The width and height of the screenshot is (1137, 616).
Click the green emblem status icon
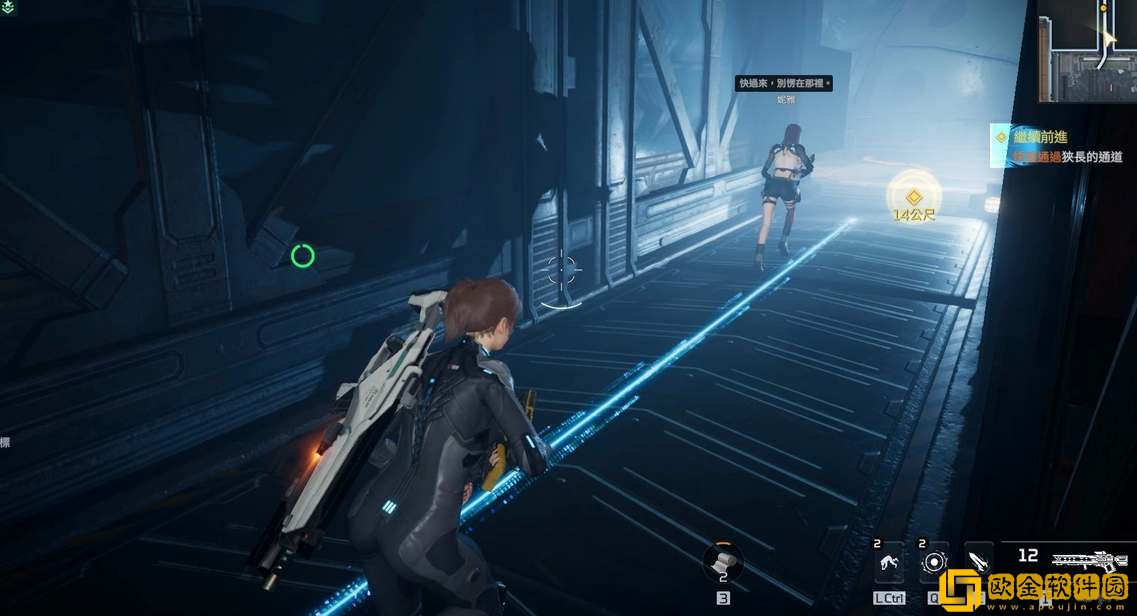pos(8,7)
